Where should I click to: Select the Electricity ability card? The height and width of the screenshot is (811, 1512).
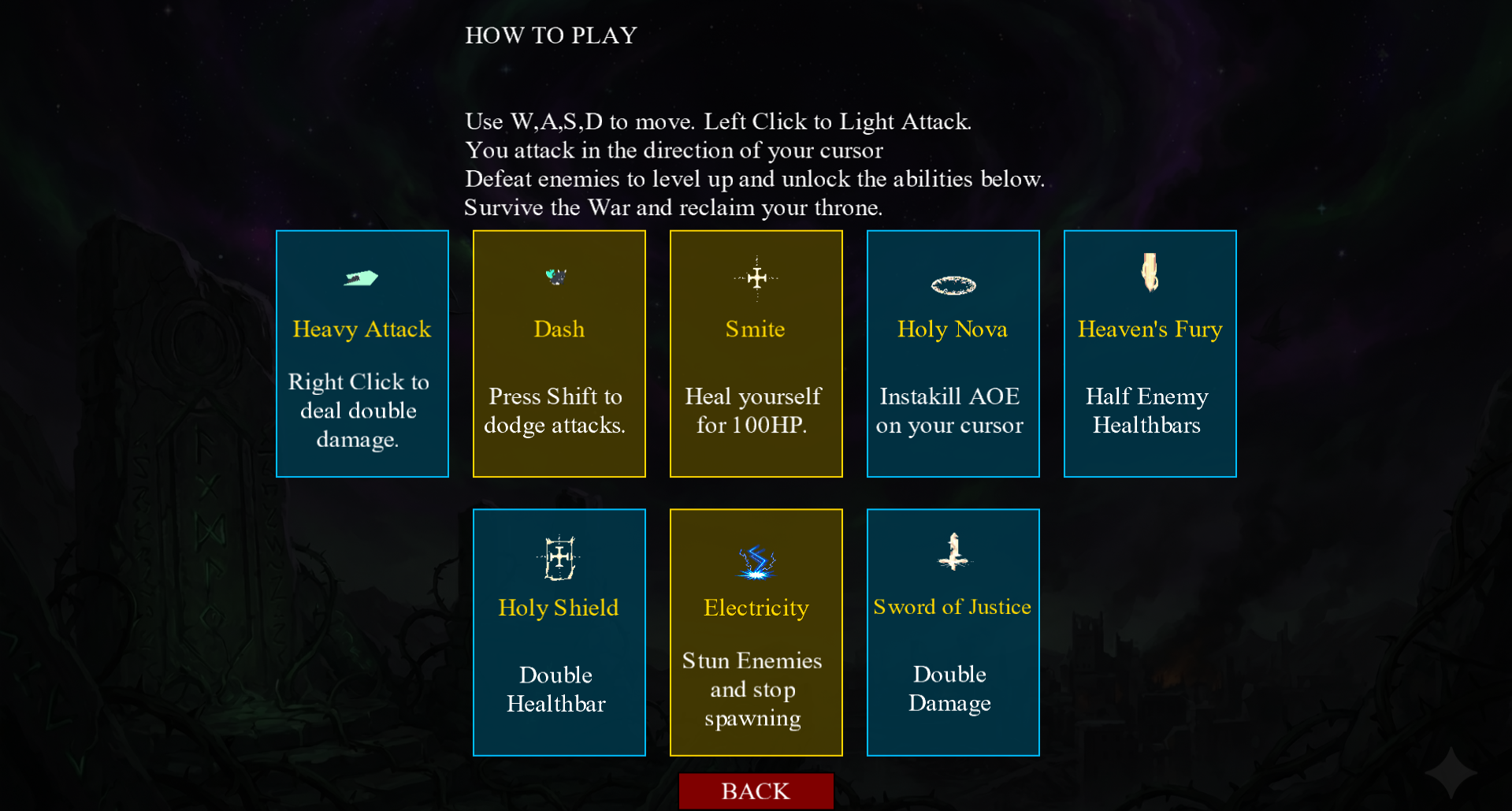(756, 632)
